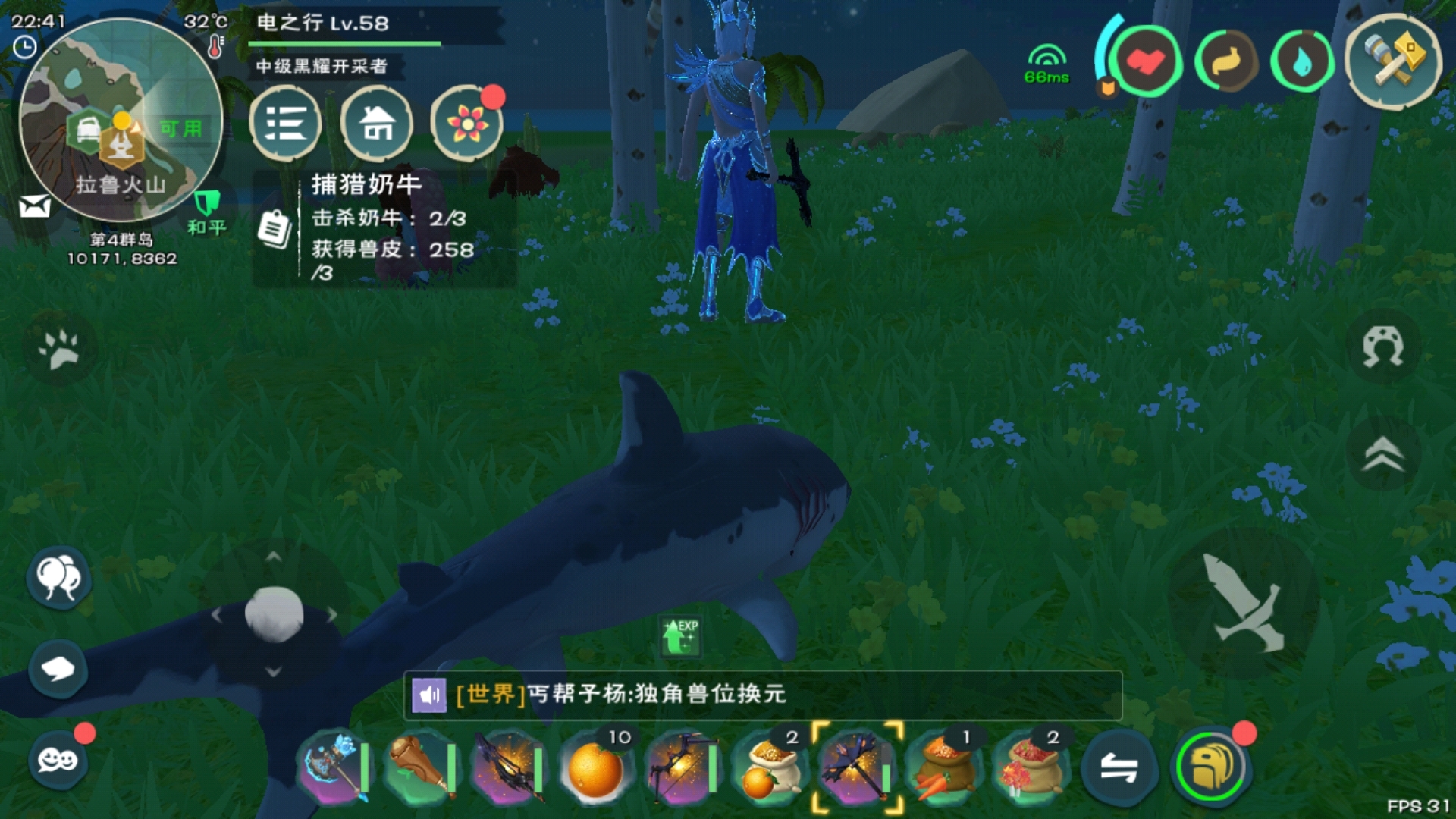1456x819 pixels.
Task: Tap the horseshoe mount button
Action: click(x=1383, y=347)
